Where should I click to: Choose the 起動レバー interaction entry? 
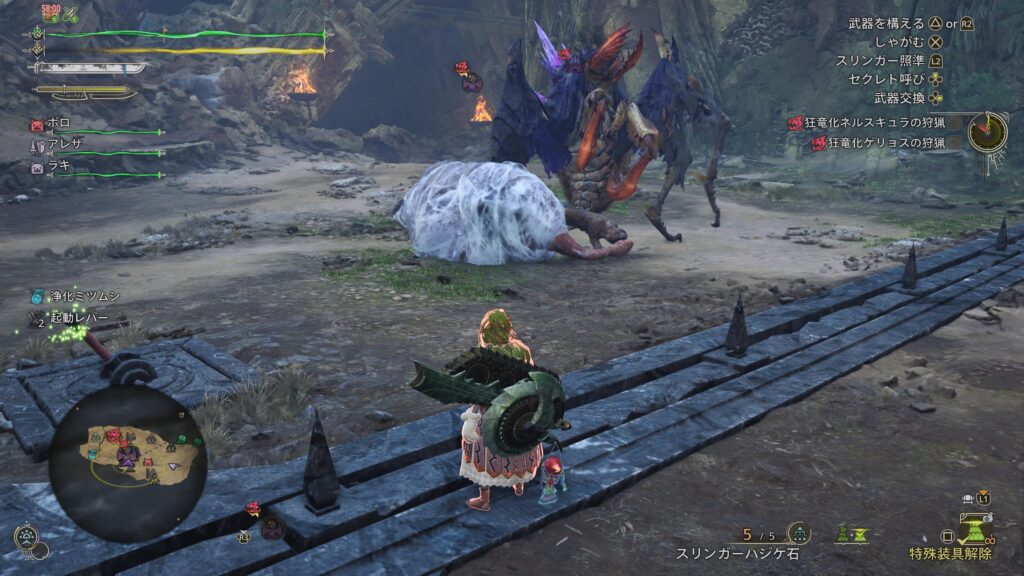pos(82,318)
